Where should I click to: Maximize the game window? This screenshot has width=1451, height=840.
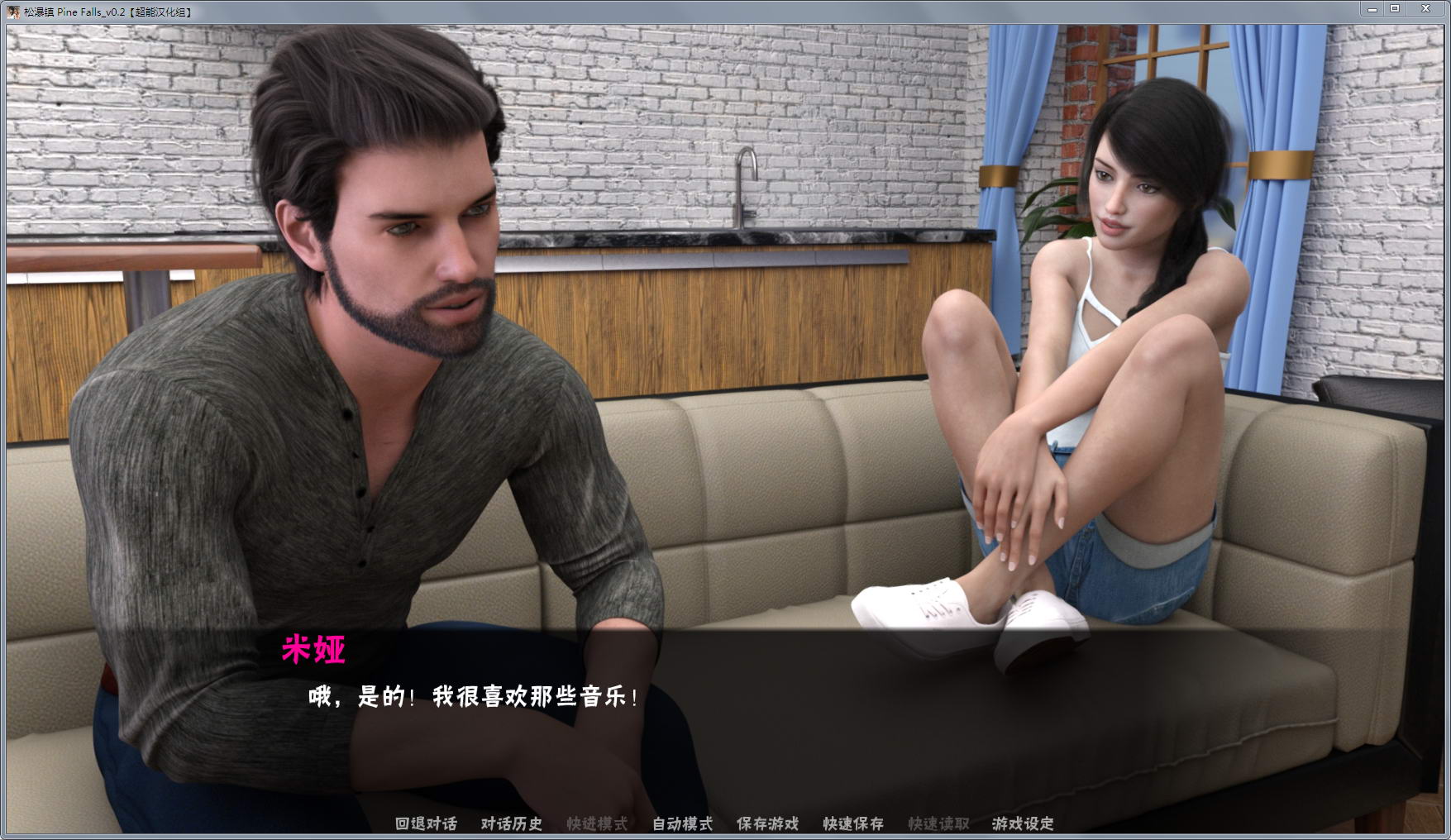click(x=1396, y=8)
